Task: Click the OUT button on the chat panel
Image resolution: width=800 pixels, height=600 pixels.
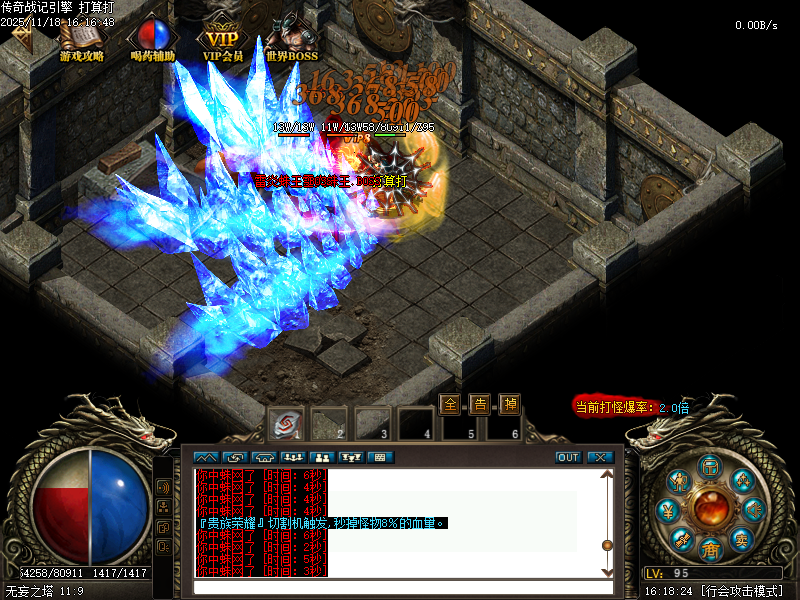Action: coord(568,457)
